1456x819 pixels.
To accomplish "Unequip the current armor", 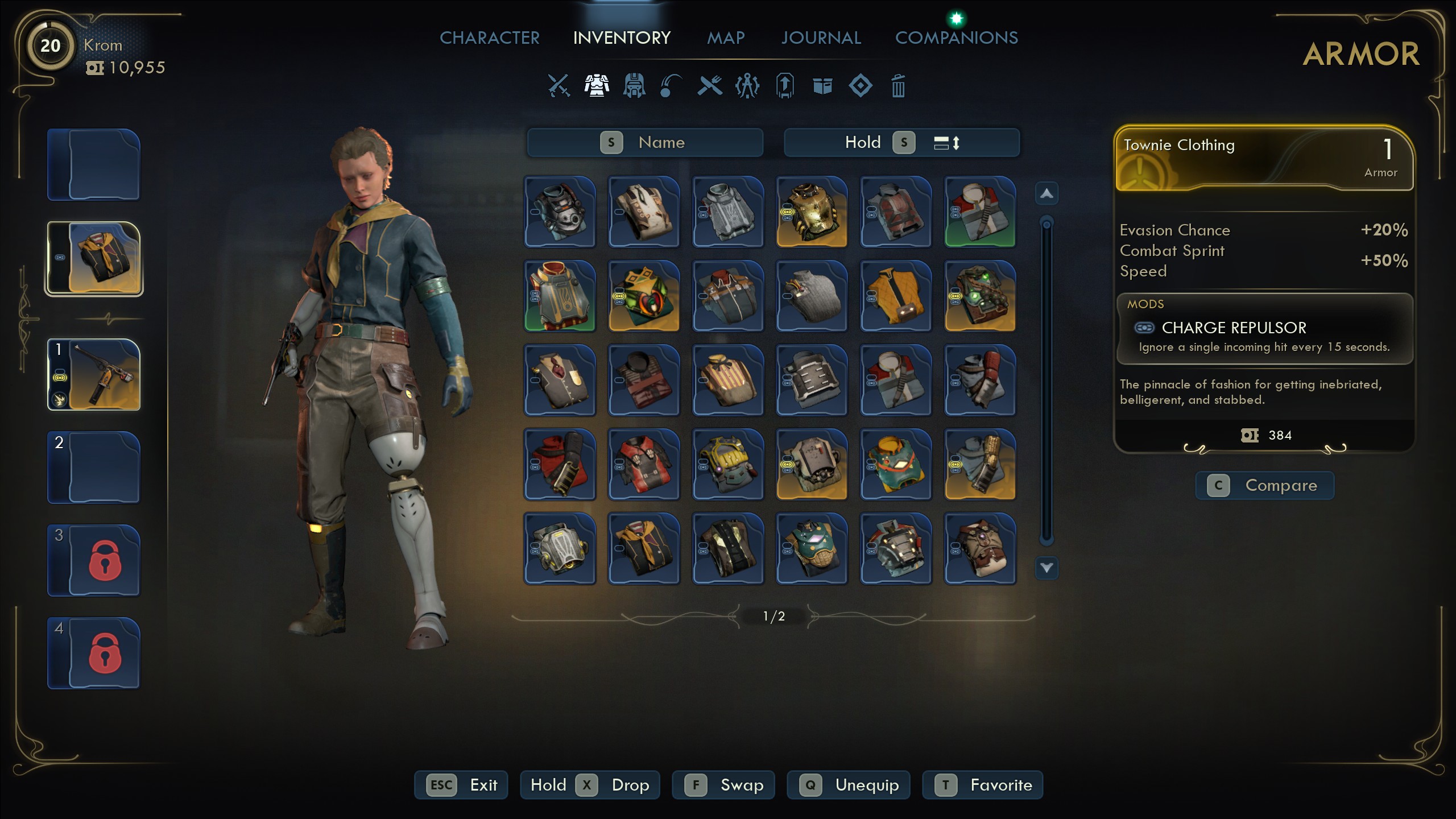I will [849, 785].
